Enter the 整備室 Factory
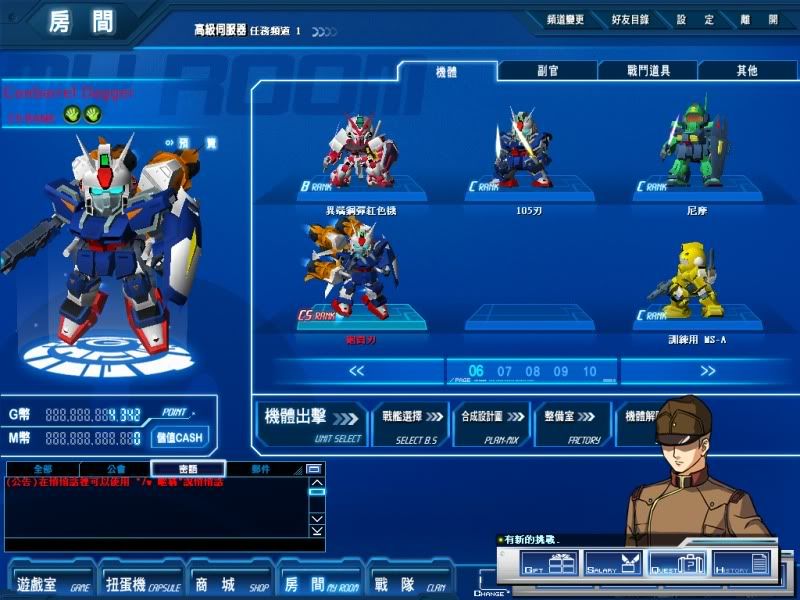Viewport: 800px width, 600px height. [x=572, y=423]
